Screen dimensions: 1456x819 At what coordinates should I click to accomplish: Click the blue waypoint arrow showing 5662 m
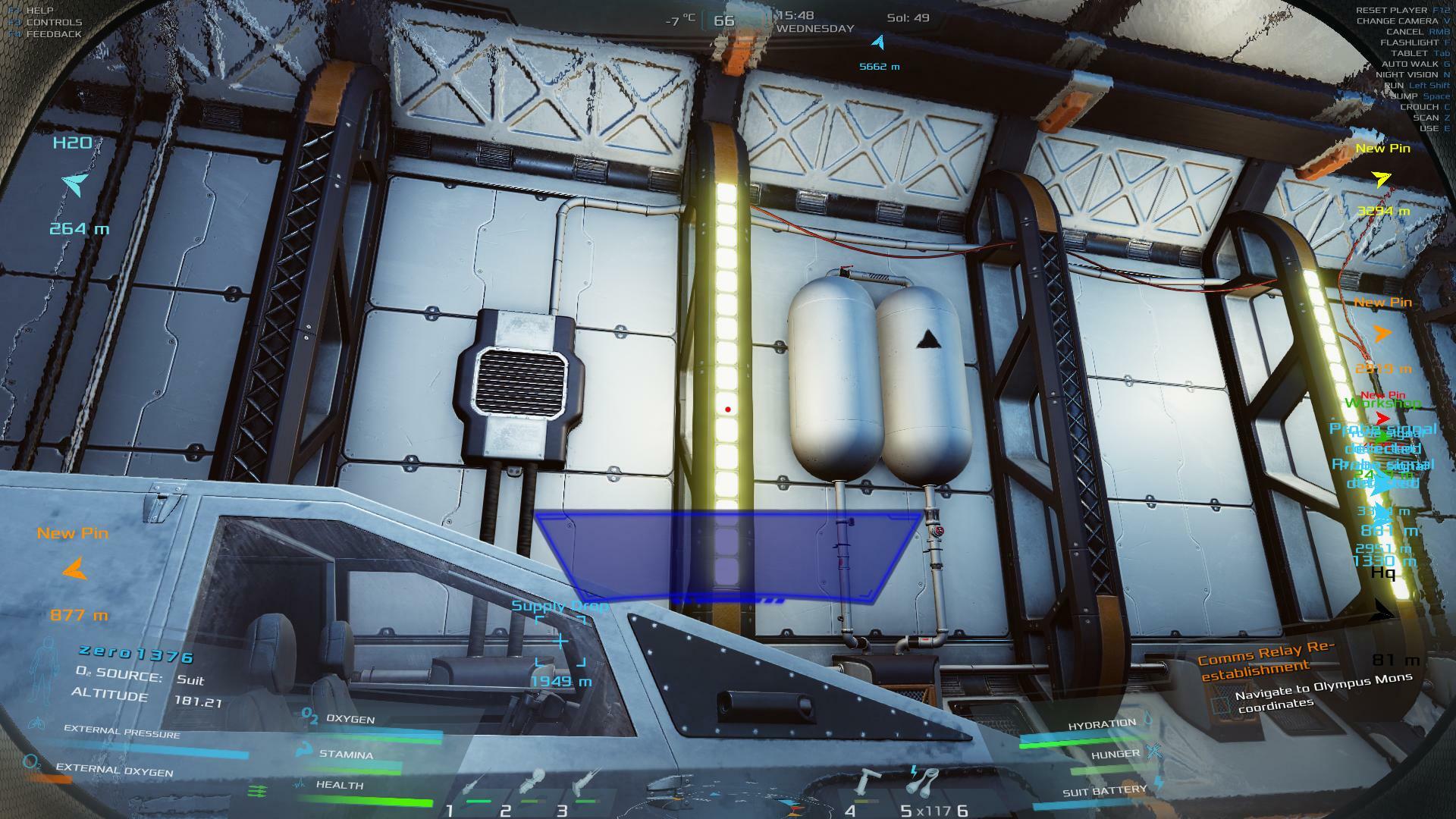(878, 42)
